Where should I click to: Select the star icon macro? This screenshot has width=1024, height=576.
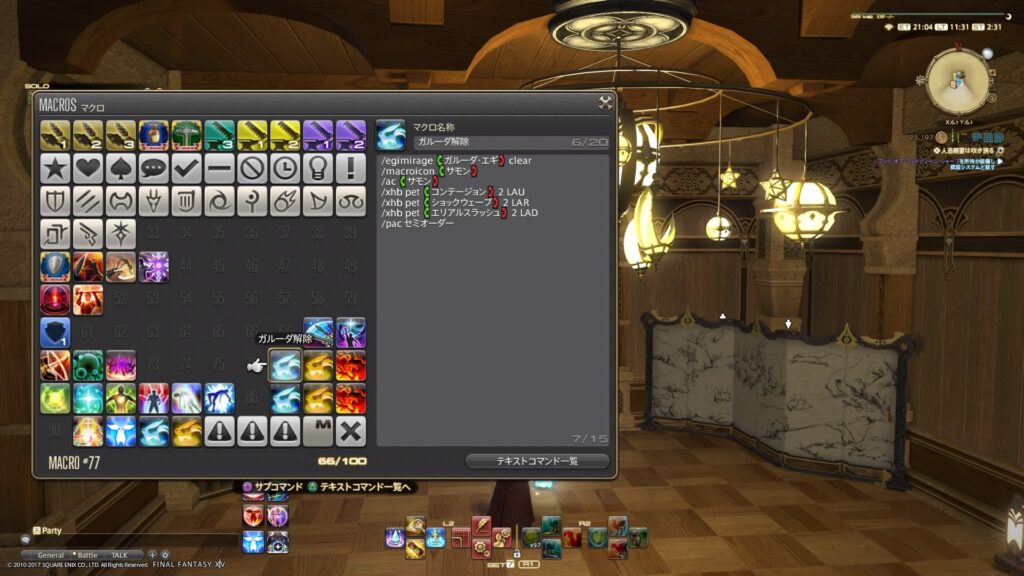(x=55, y=167)
